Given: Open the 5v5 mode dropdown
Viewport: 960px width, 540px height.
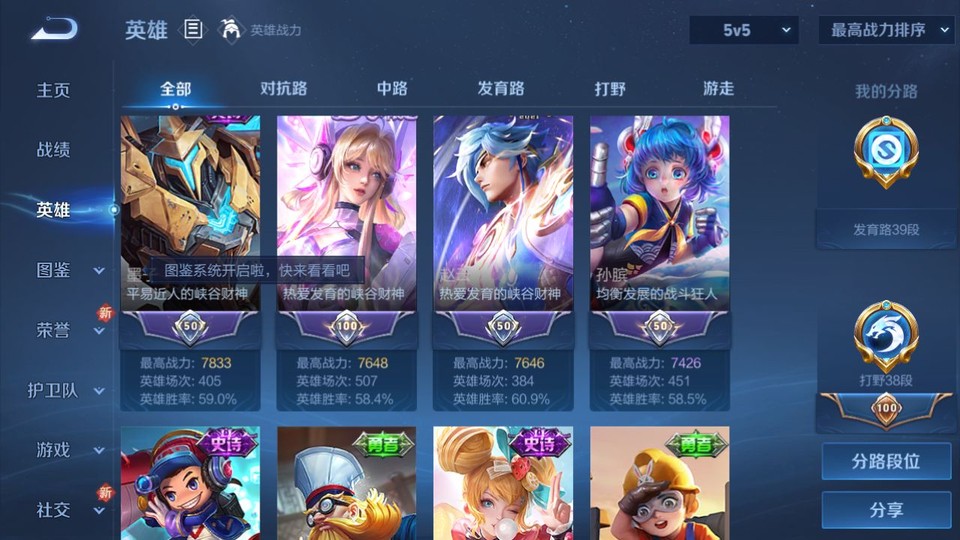Looking at the screenshot, I should coord(743,30).
